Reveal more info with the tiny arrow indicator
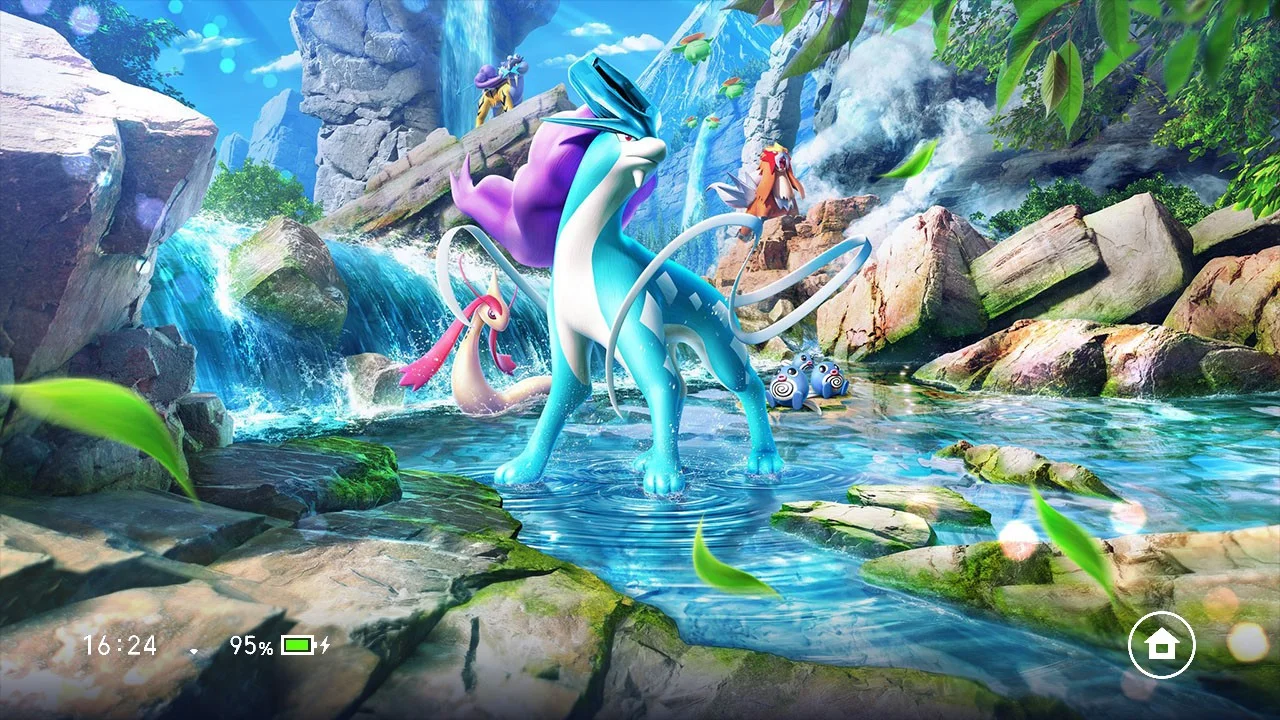The image size is (1280, 720). tap(193, 649)
